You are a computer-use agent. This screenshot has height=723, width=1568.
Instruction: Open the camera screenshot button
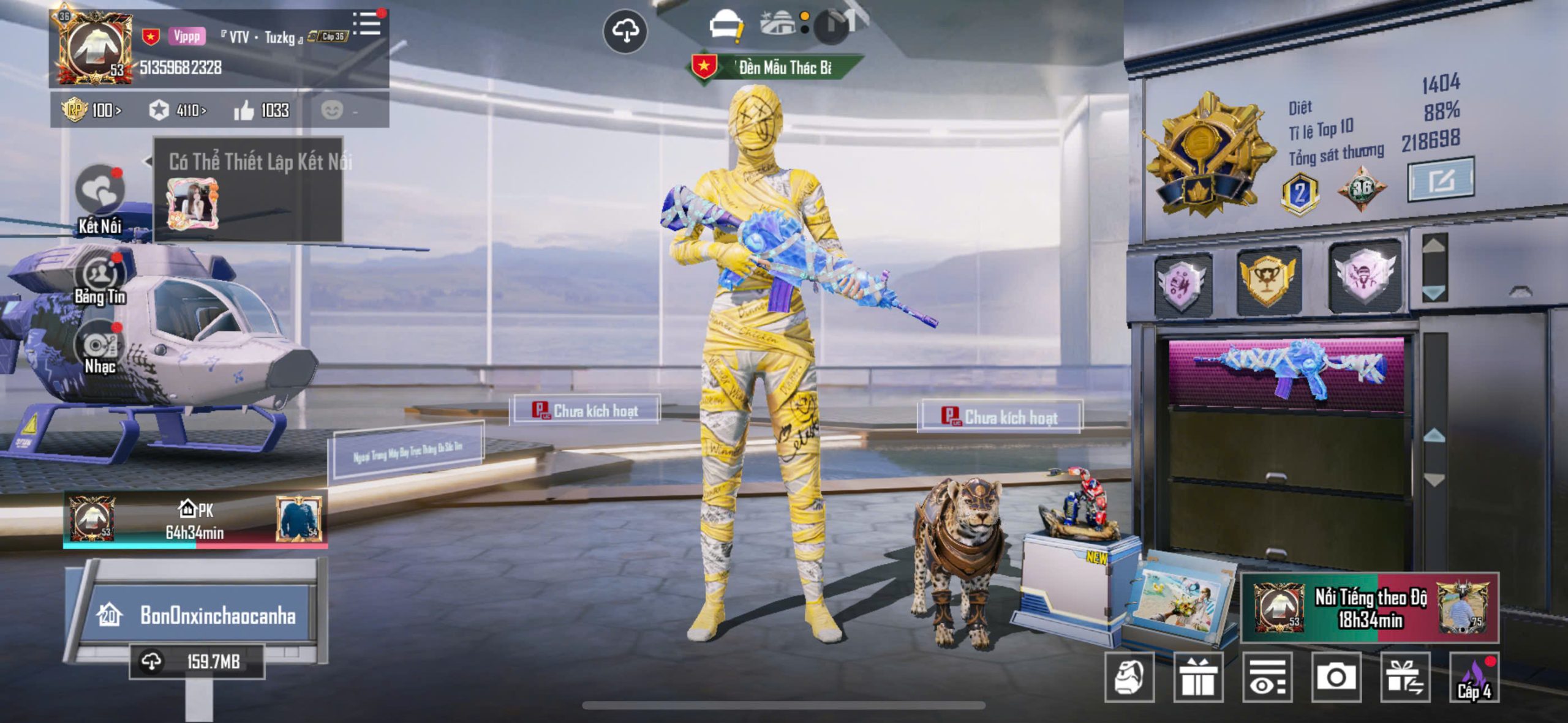pyautogui.click(x=1336, y=677)
